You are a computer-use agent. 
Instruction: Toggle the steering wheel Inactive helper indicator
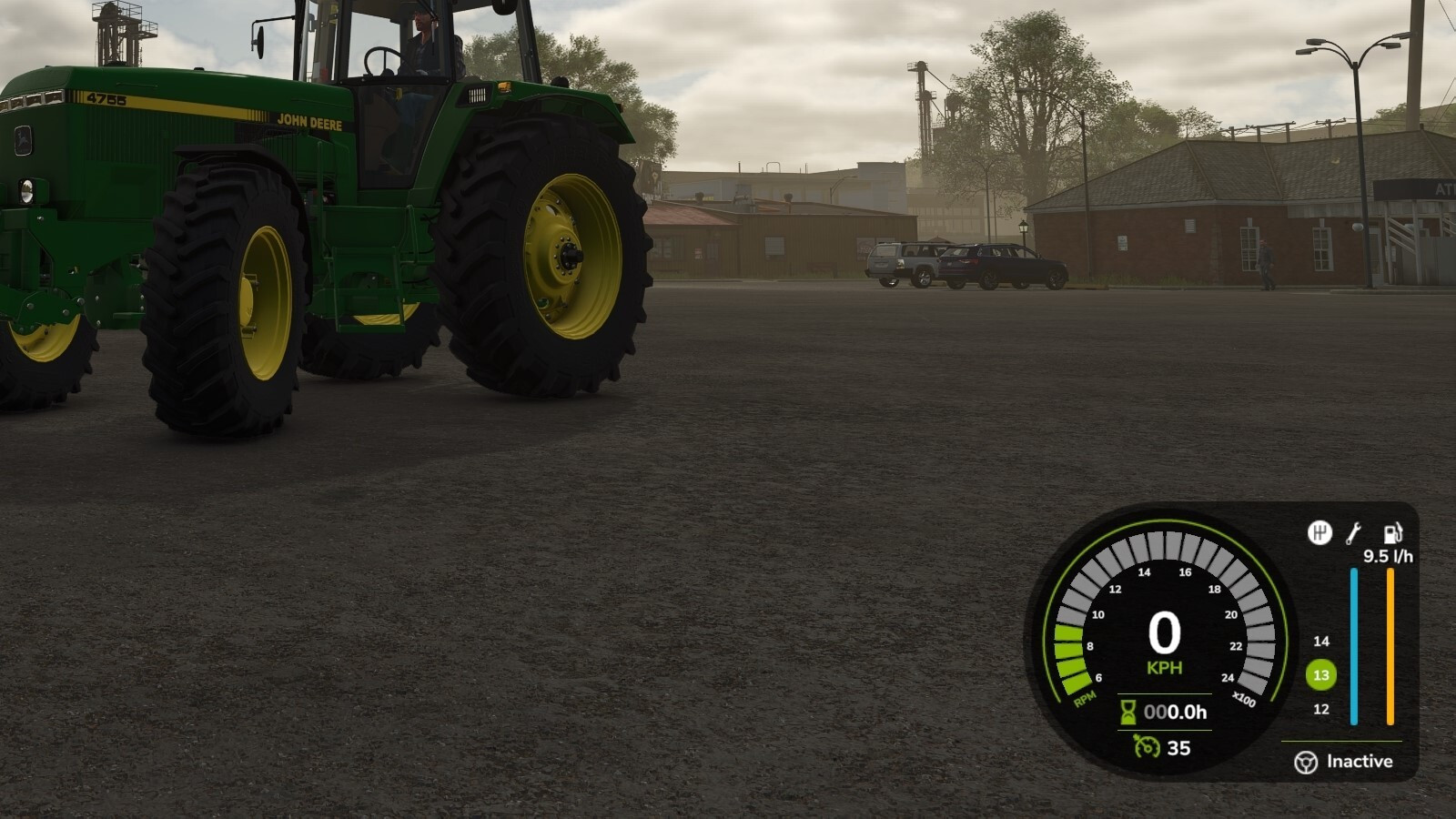[1306, 762]
